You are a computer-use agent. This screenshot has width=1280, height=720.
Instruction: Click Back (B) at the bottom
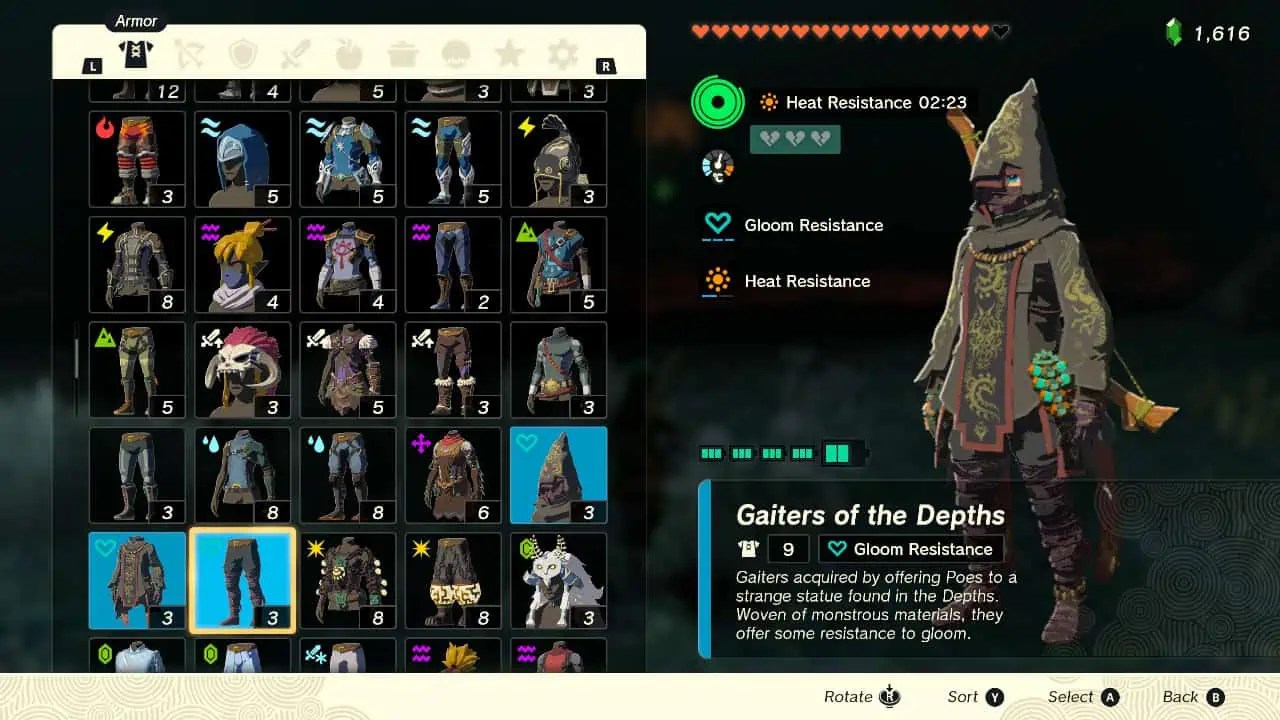point(1192,696)
